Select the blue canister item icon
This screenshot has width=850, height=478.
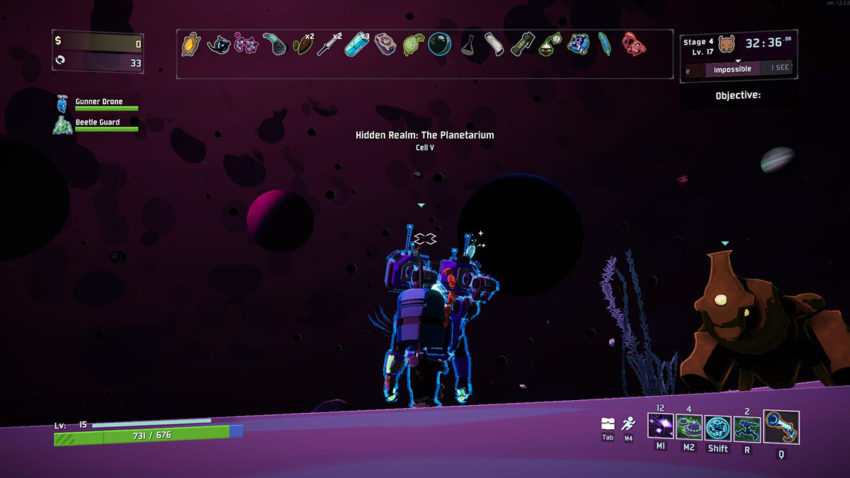(356, 45)
